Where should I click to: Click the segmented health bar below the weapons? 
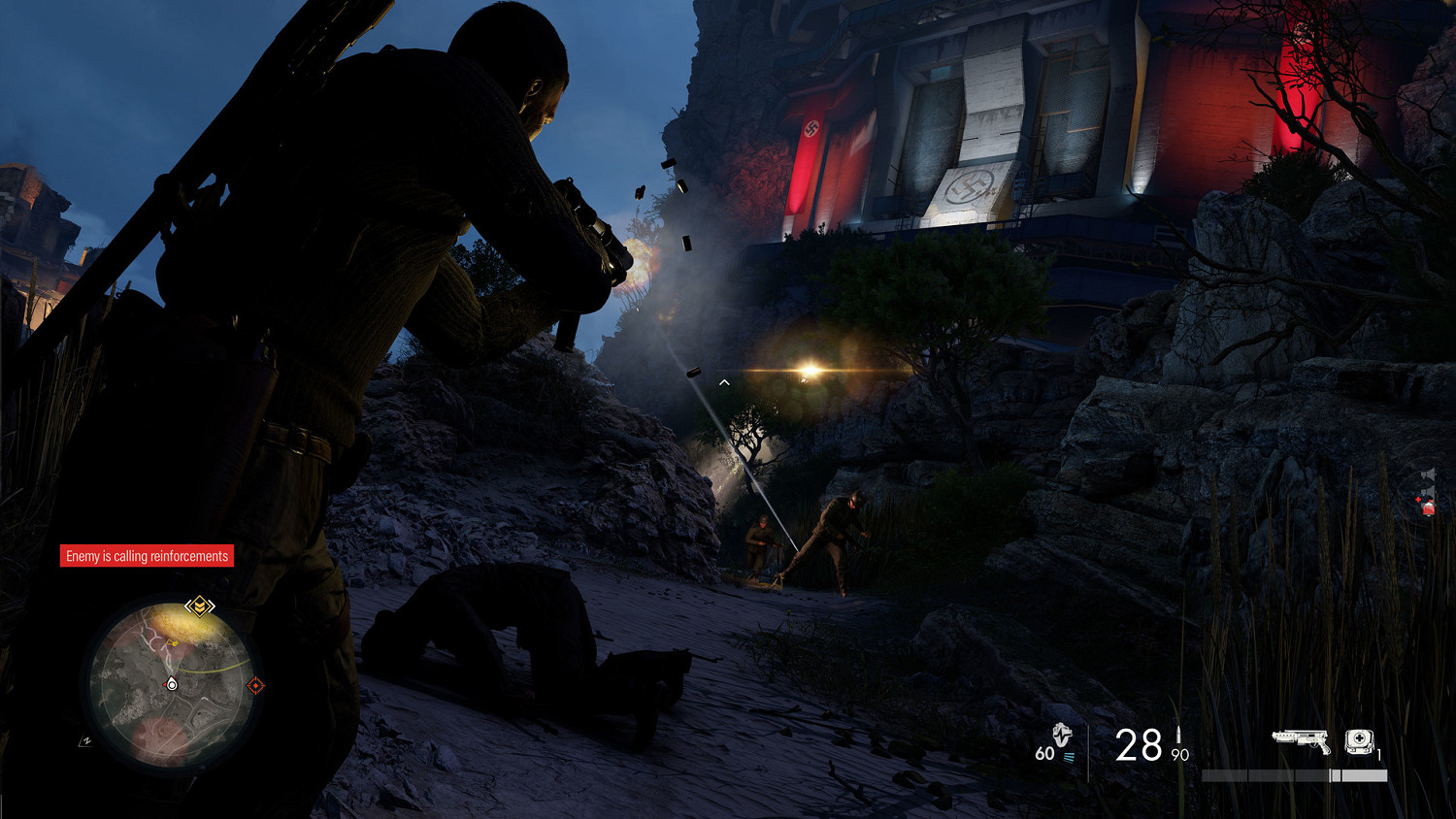(1293, 775)
